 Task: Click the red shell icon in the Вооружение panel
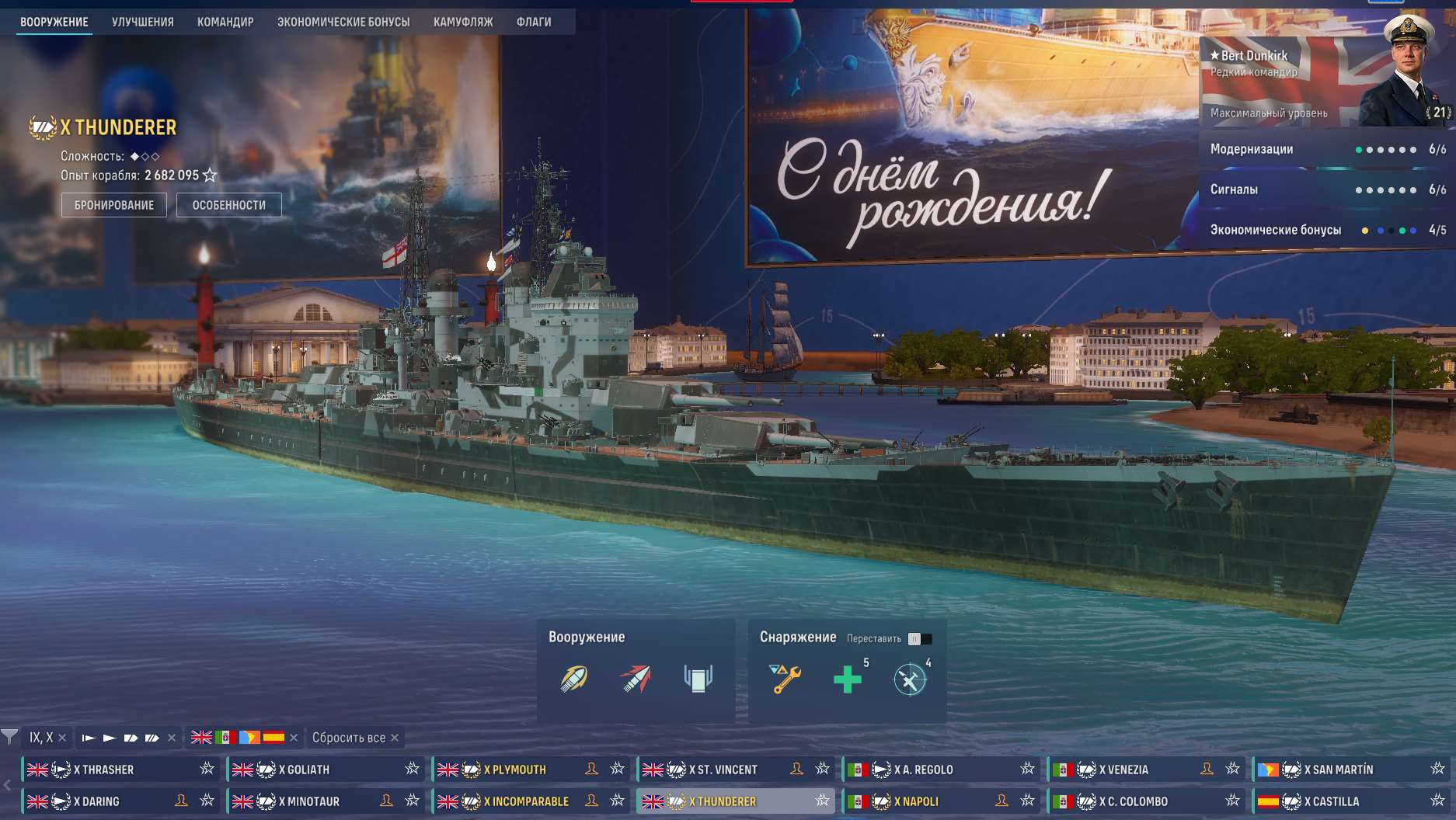(x=636, y=676)
